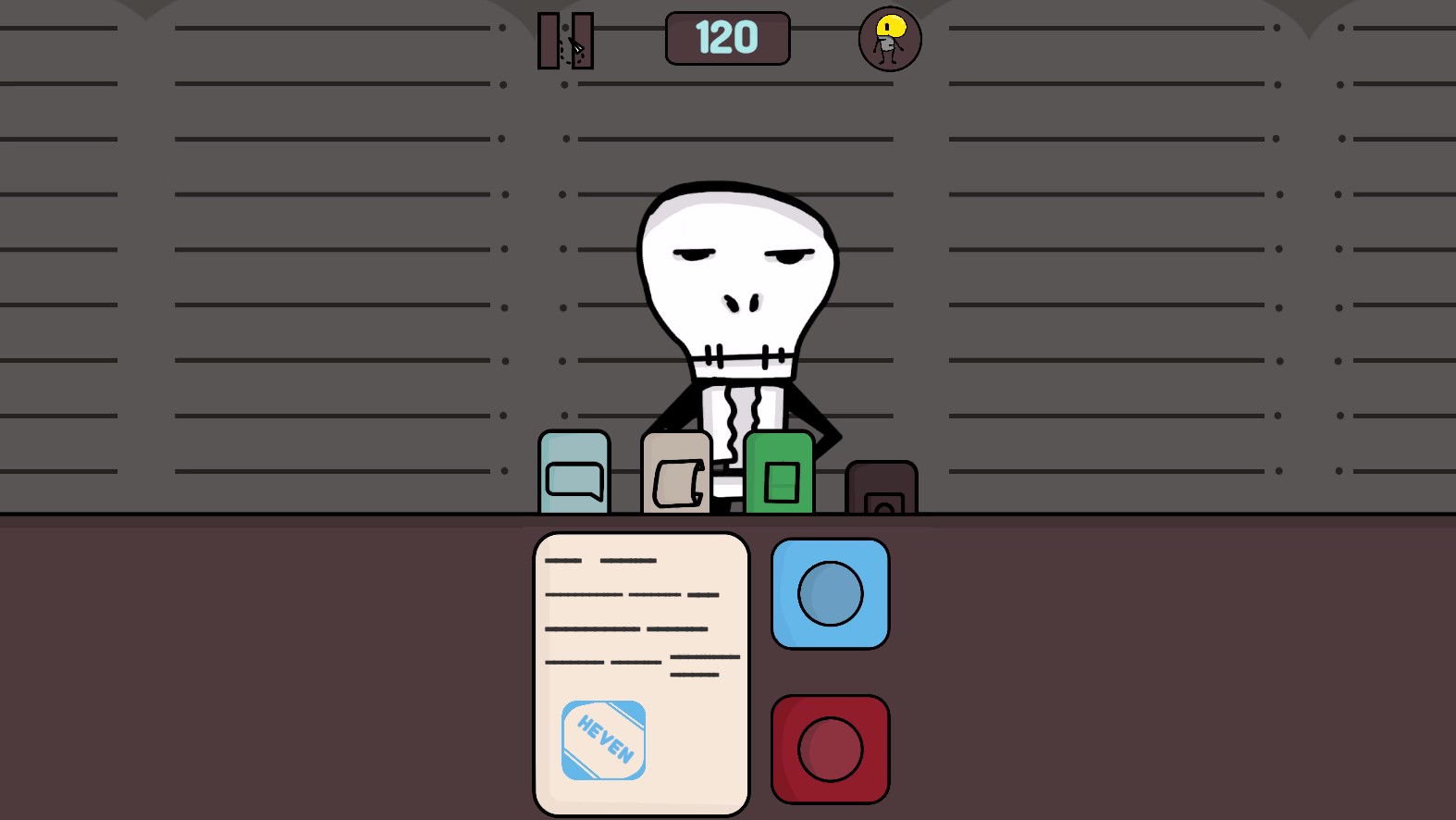This screenshot has width=1456, height=820.
Task: Open the green passport booklet icon
Action: (x=778, y=470)
